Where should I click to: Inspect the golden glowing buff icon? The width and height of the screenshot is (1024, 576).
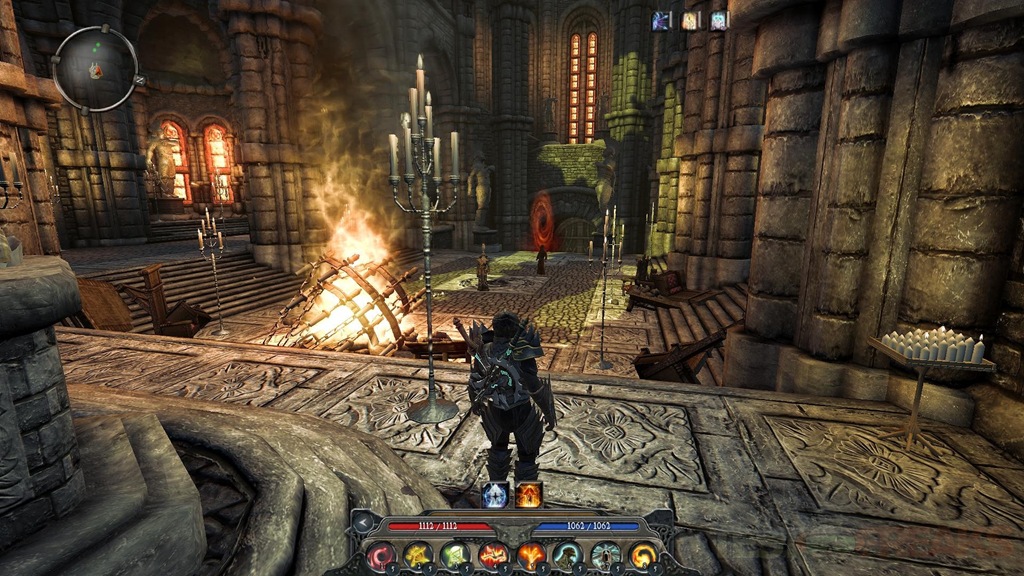pos(691,20)
